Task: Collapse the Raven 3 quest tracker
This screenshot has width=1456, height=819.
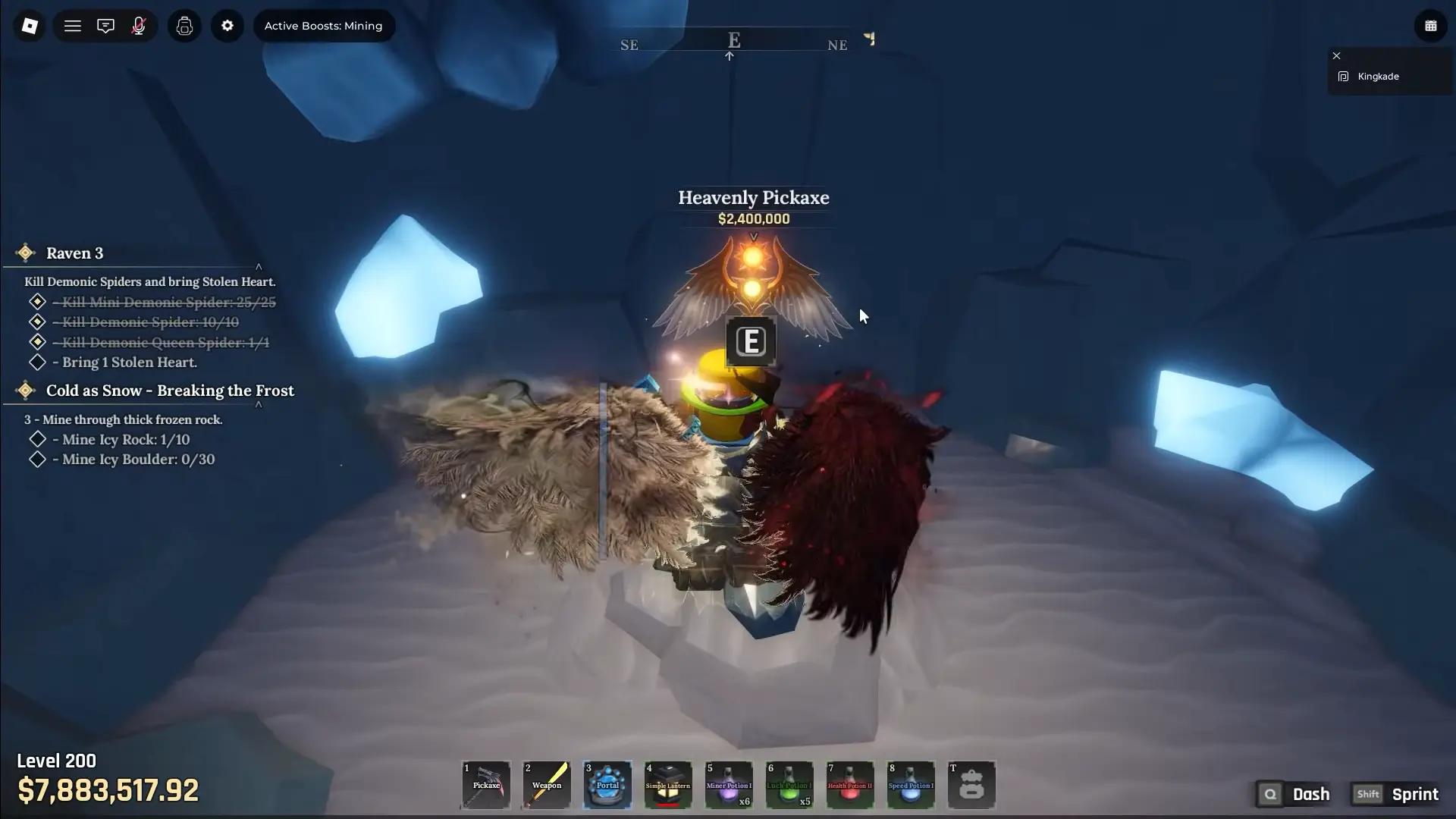Action: [259, 267]
